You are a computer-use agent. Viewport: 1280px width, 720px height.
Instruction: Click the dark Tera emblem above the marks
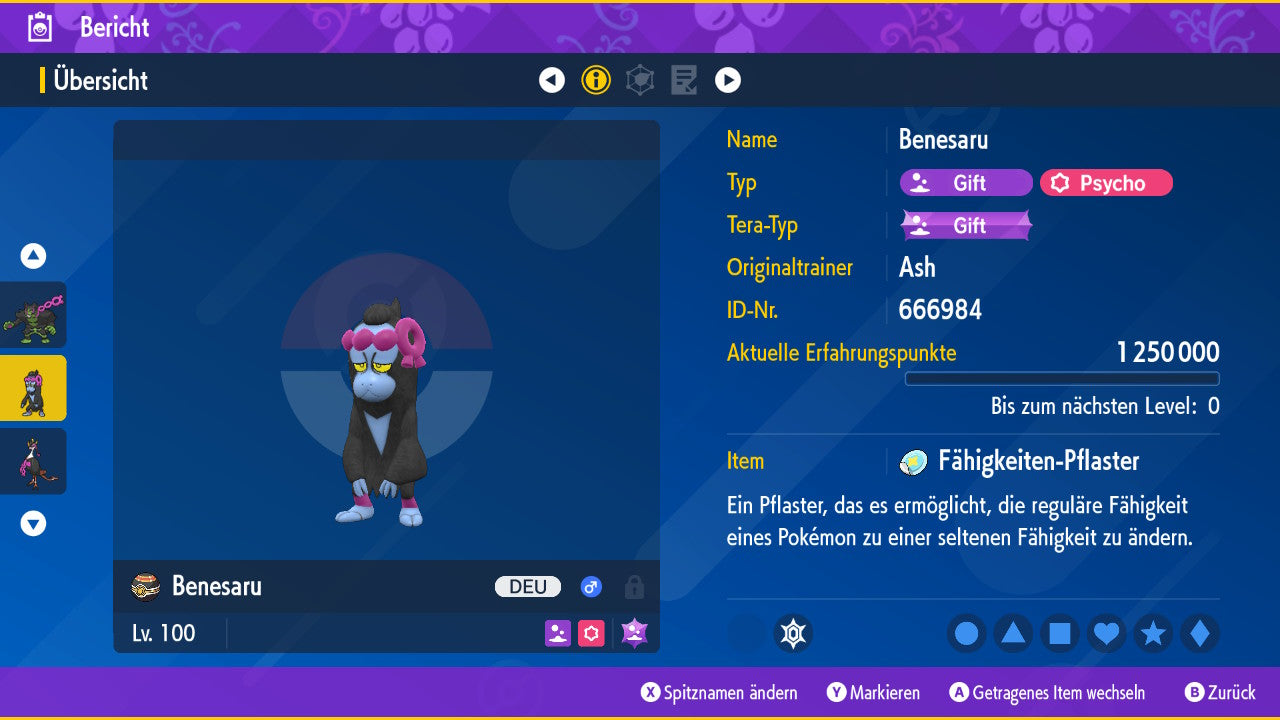[795, 633]
